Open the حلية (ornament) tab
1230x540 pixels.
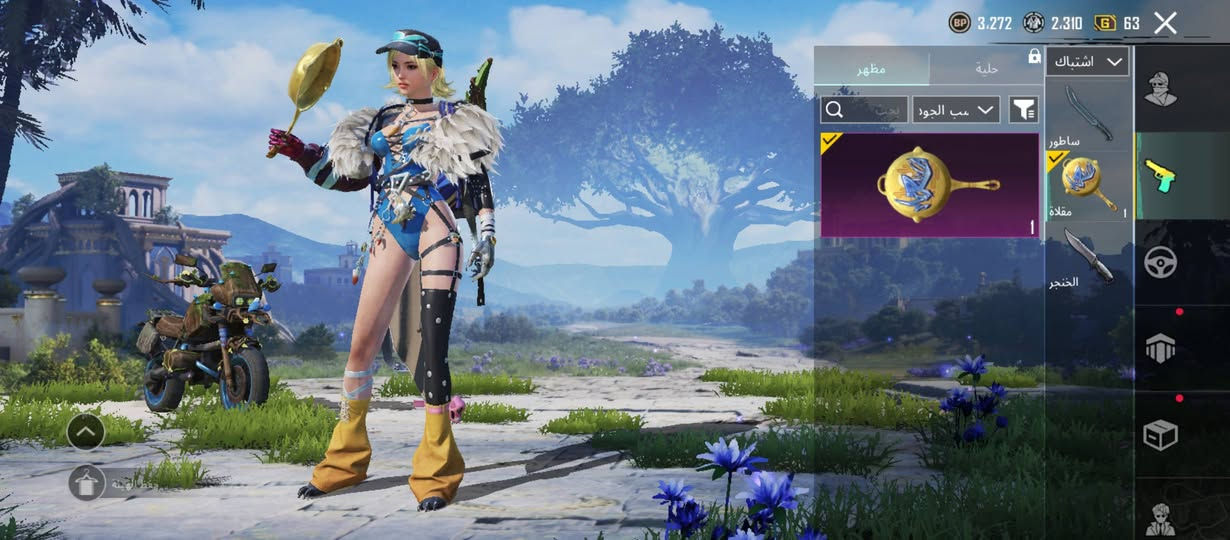[x=986, y=68]
